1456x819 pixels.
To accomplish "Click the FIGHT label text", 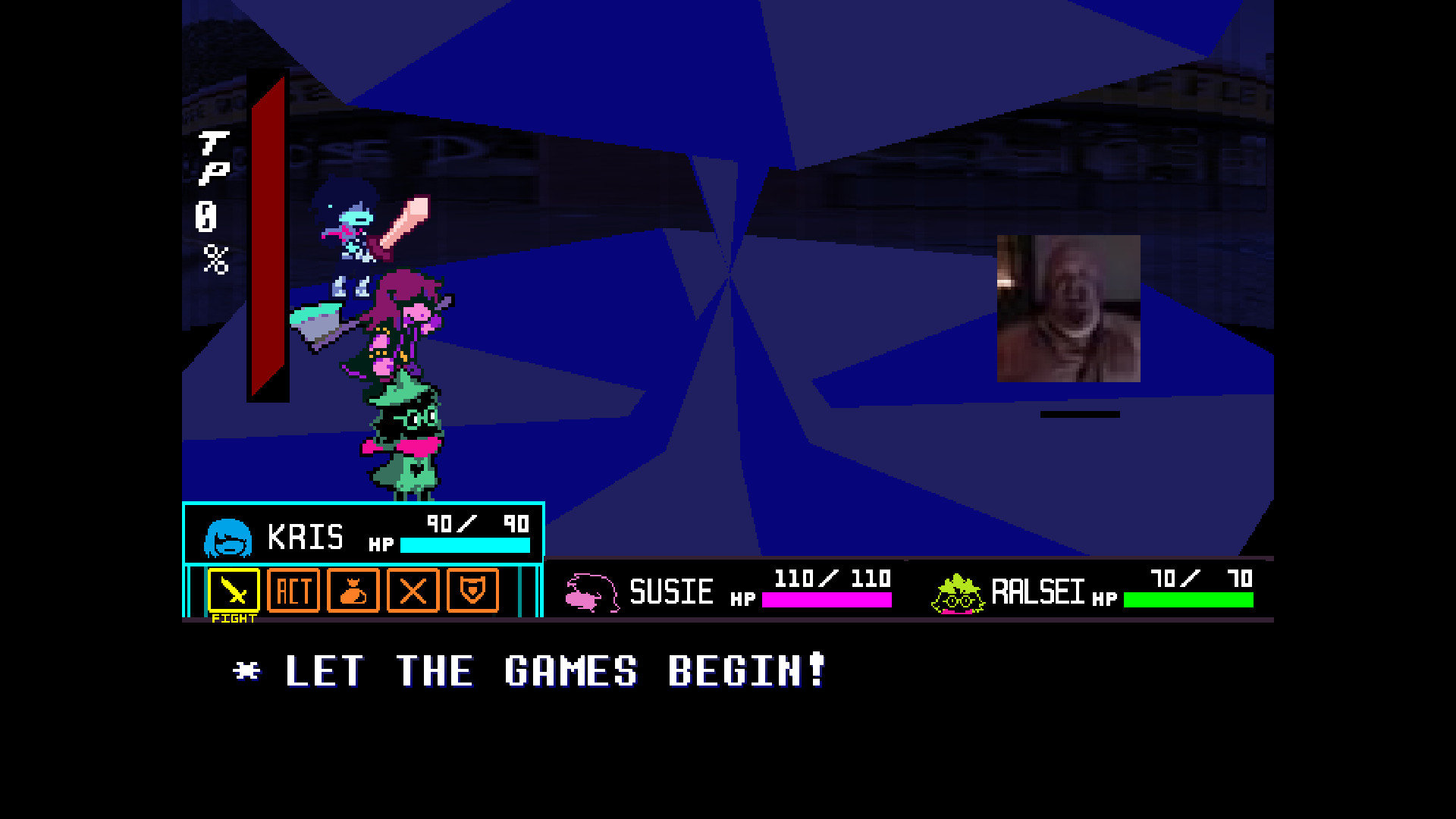I will click(234, 617).
